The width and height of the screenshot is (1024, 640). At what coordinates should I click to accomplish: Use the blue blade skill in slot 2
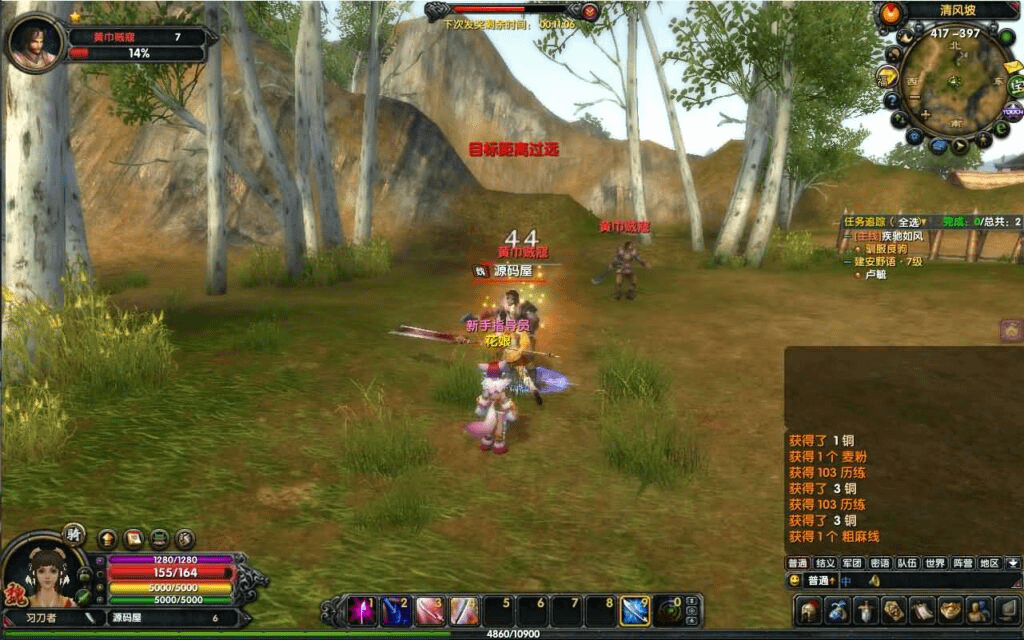point(396,610)
